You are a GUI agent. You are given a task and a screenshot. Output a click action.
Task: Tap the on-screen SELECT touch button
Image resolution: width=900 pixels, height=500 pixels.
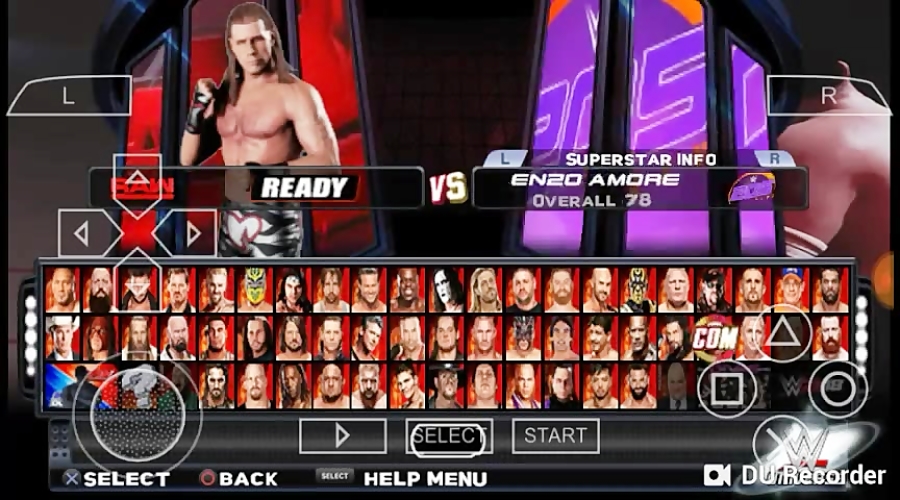coord(449,436)
